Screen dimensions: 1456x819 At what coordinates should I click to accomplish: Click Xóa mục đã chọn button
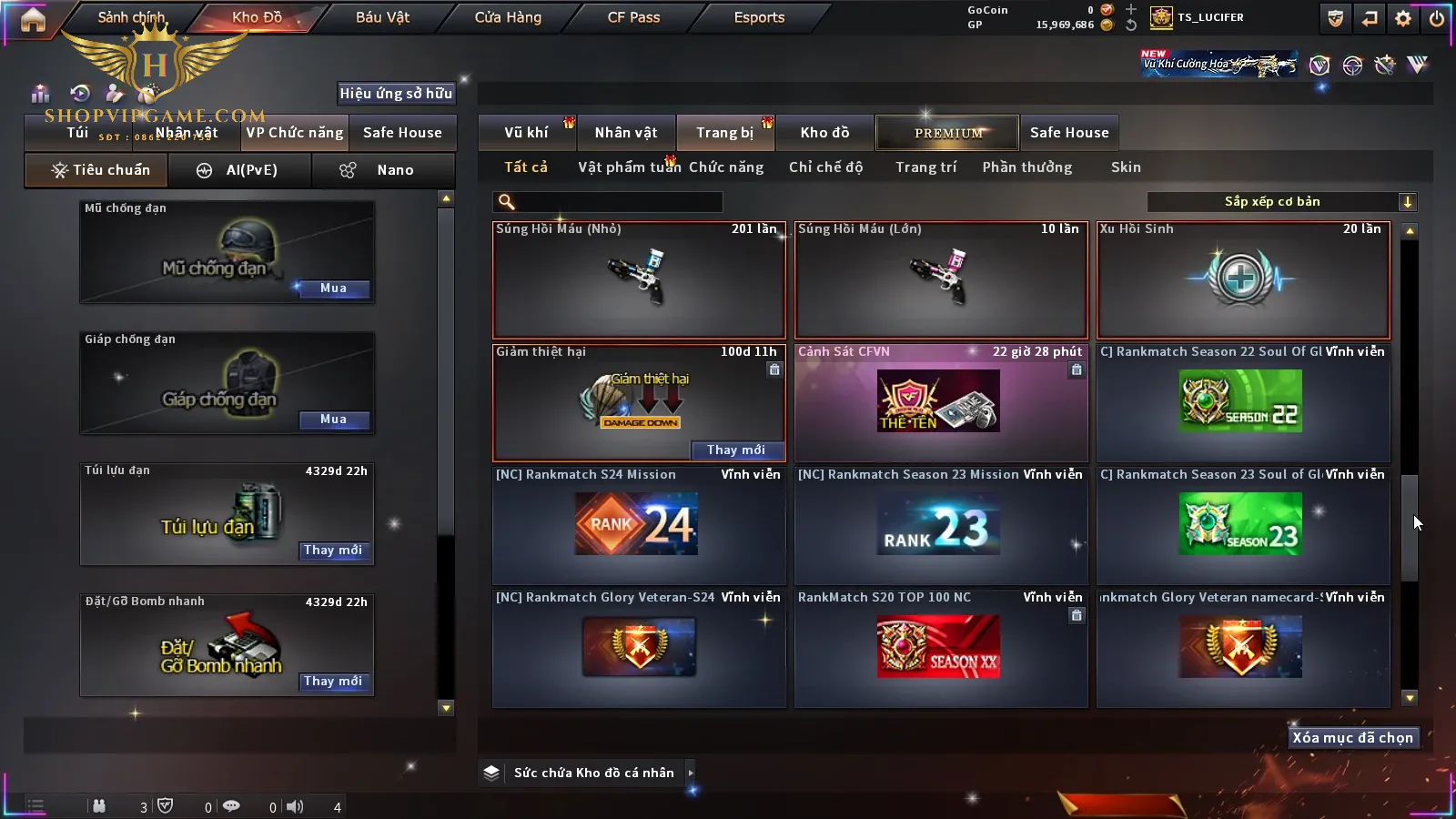pos(1352,738)
